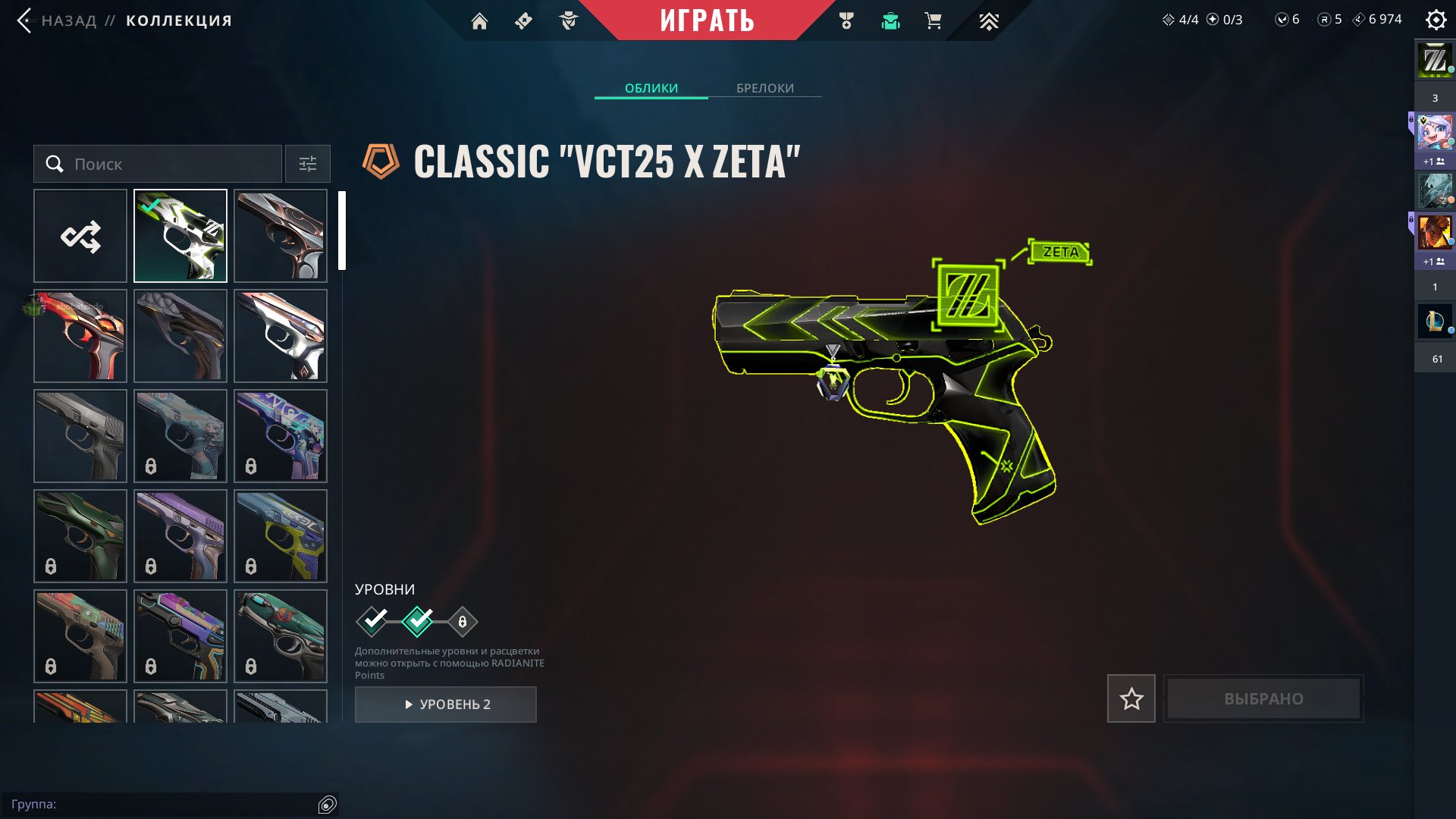Open the settings gear icon

click(1436, 20)
